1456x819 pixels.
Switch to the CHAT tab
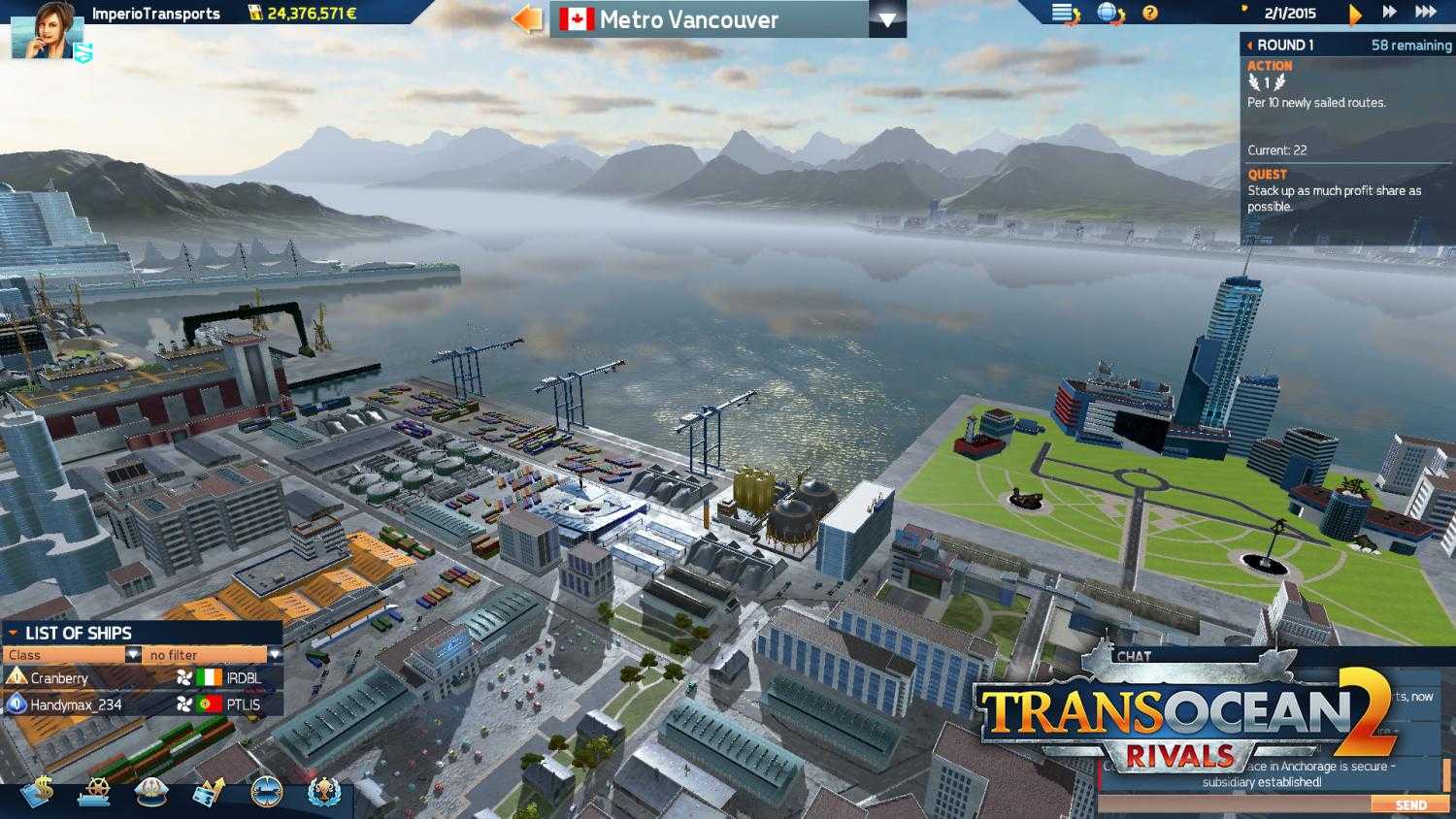(1134, 657)
